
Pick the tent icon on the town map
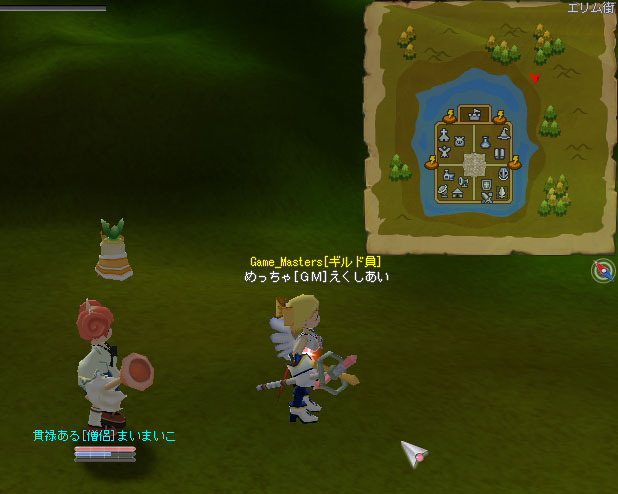tap(457, 192)
